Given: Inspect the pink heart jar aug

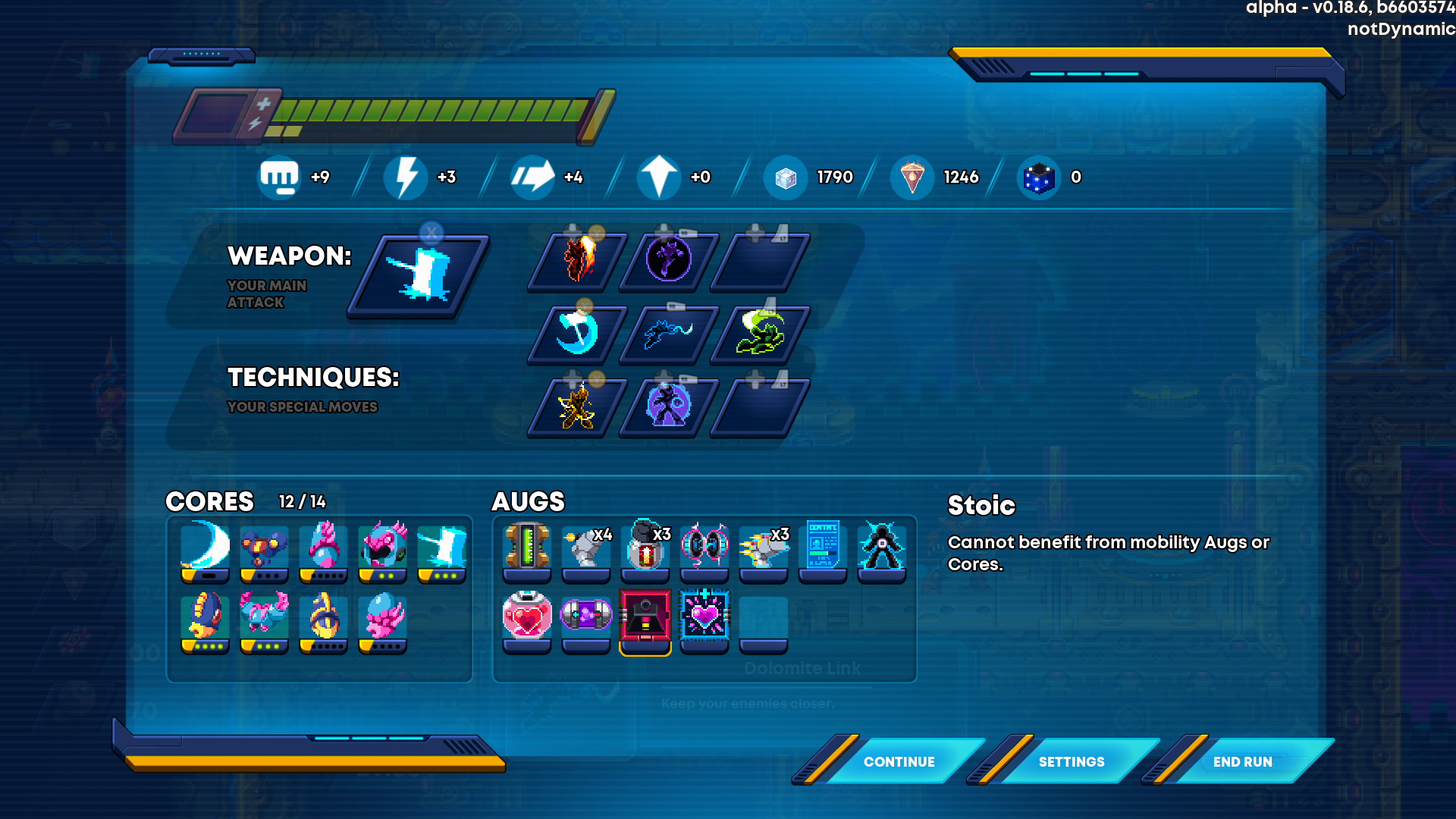Looking at the screenshot, I should coord(527,618).
